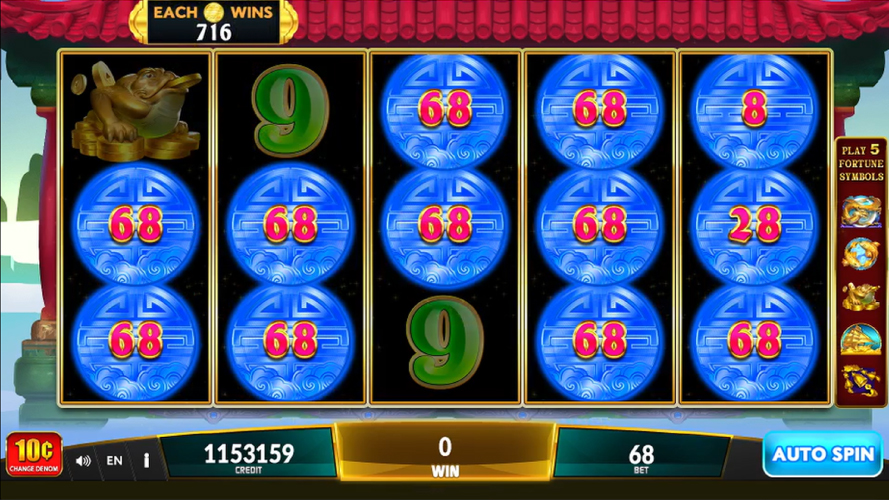Switch the EN language setting
Image resolution: width=889 pixels, height=500 pixels.
(115, 461)
